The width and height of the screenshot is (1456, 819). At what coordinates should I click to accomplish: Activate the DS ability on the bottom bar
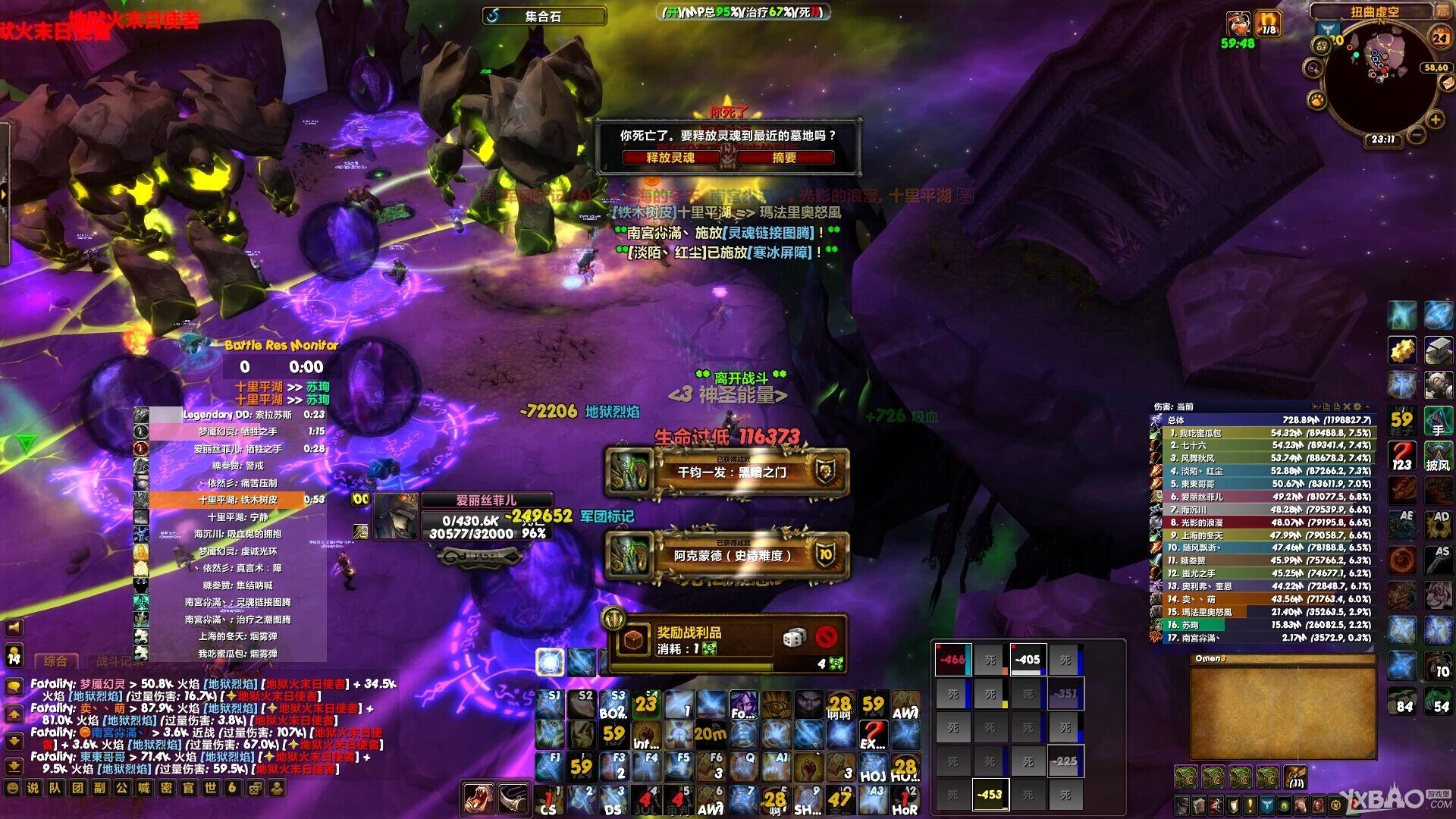coord(613,800)
